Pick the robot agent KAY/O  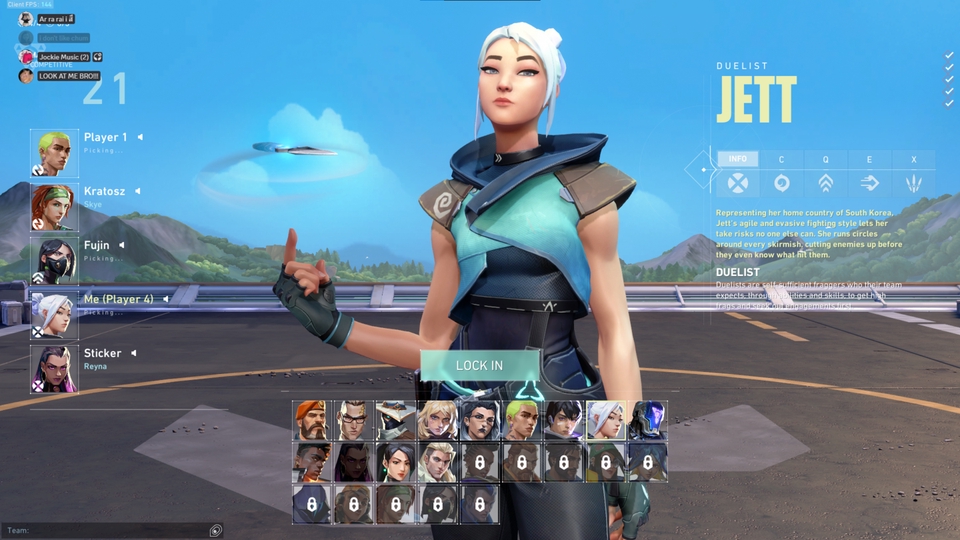(x=646, y=421)
